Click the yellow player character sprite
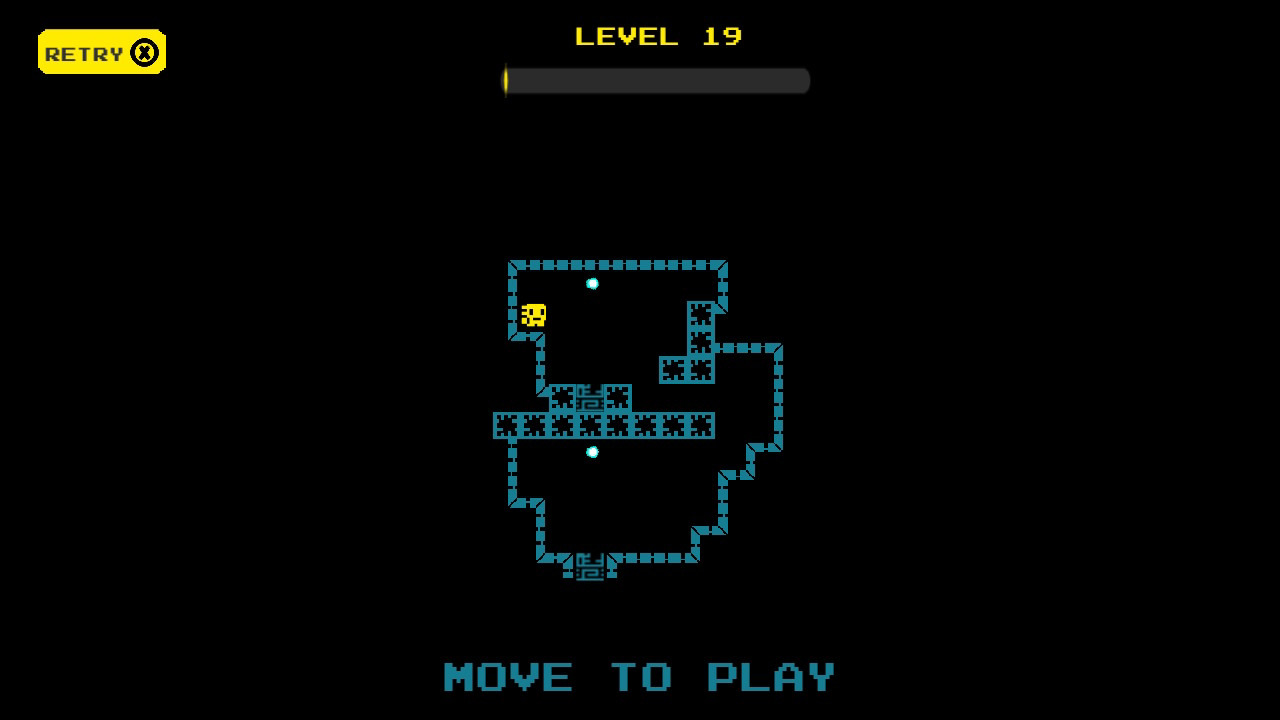The width and height of the screenshot is (1280, 720). (533, 316)
